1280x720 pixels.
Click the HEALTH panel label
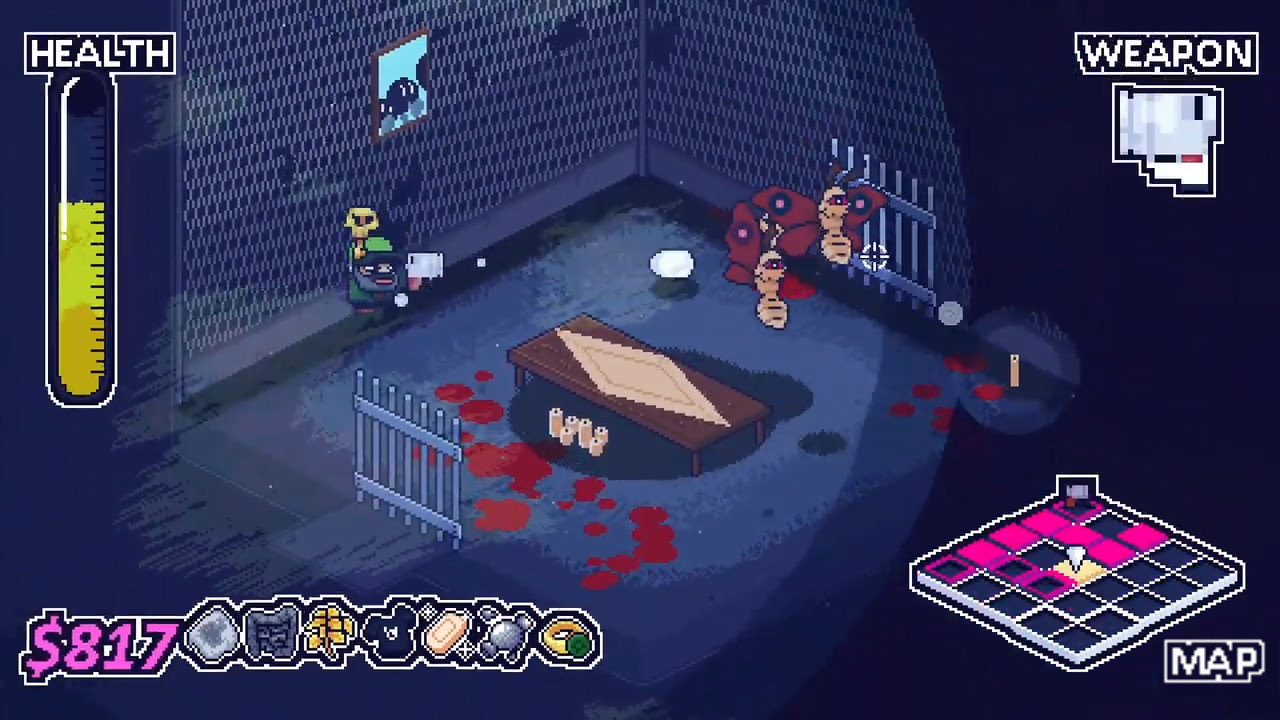tap(98, 54)
